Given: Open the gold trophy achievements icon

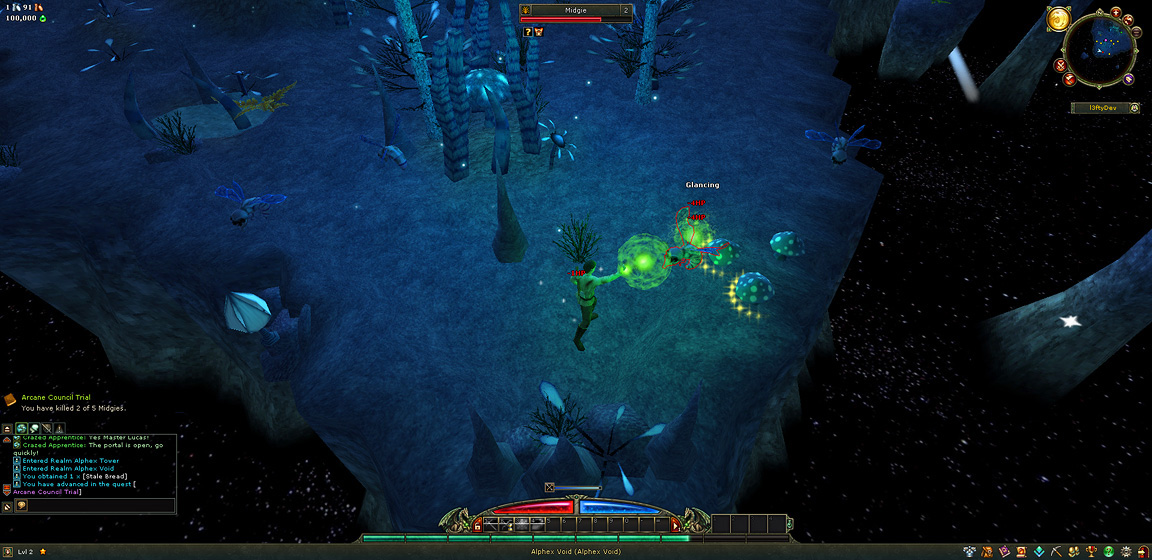Looking at the screenshot, I should click(1091, 552).
